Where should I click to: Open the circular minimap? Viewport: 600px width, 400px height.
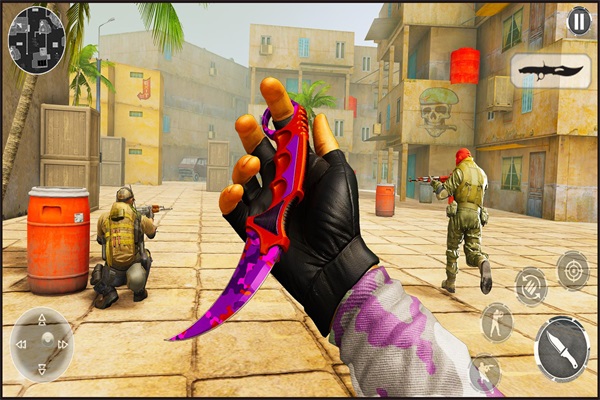pyautogui.click(x=36, y=40)
